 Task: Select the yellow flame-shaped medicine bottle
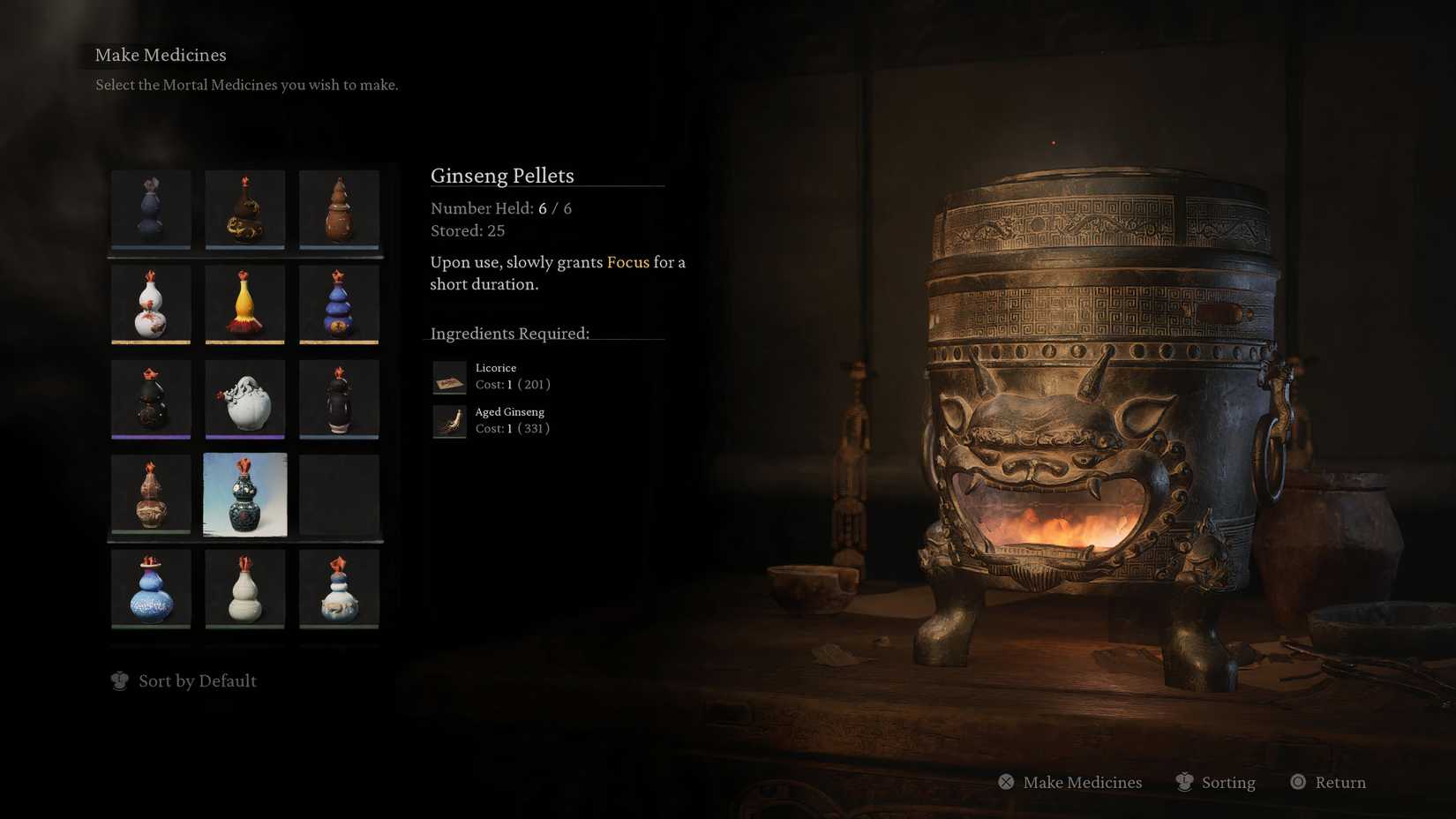244,305
